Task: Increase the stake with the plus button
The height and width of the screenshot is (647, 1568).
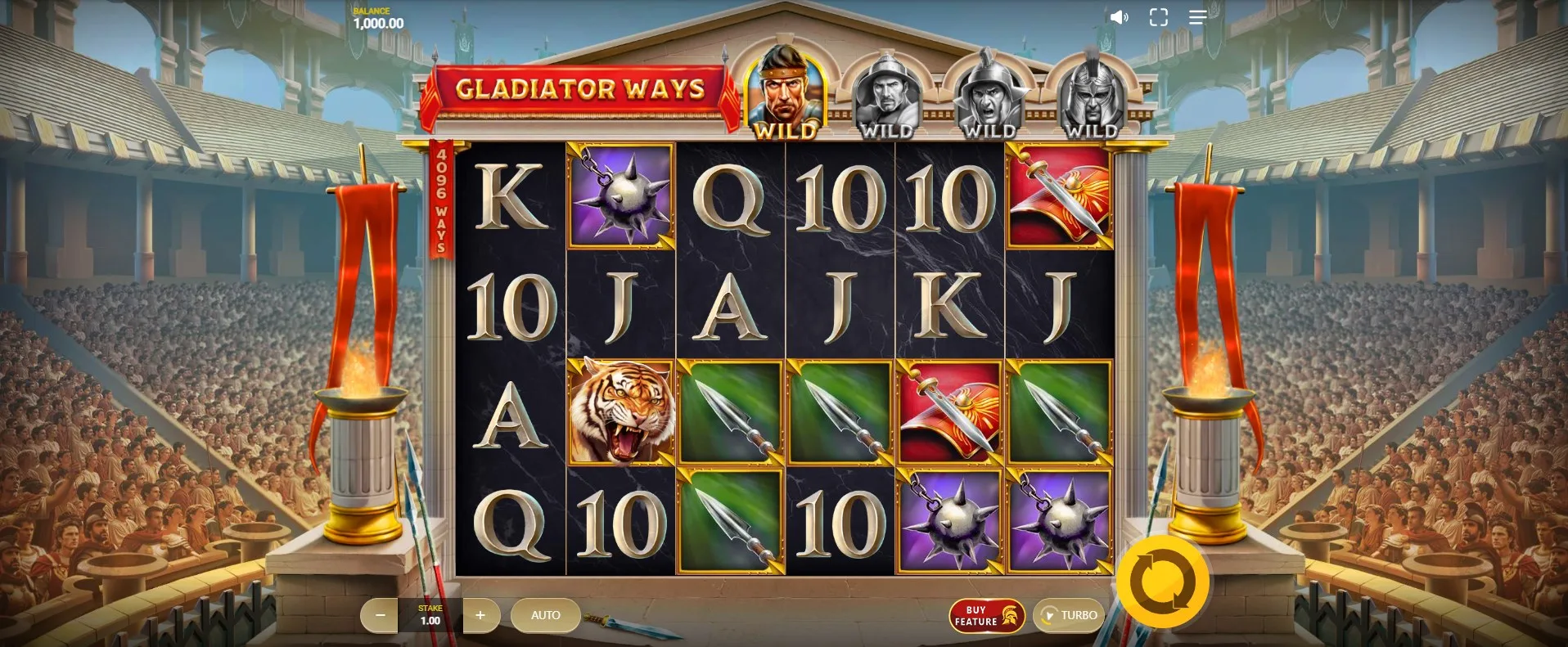Action: click(x=480, y=615)
